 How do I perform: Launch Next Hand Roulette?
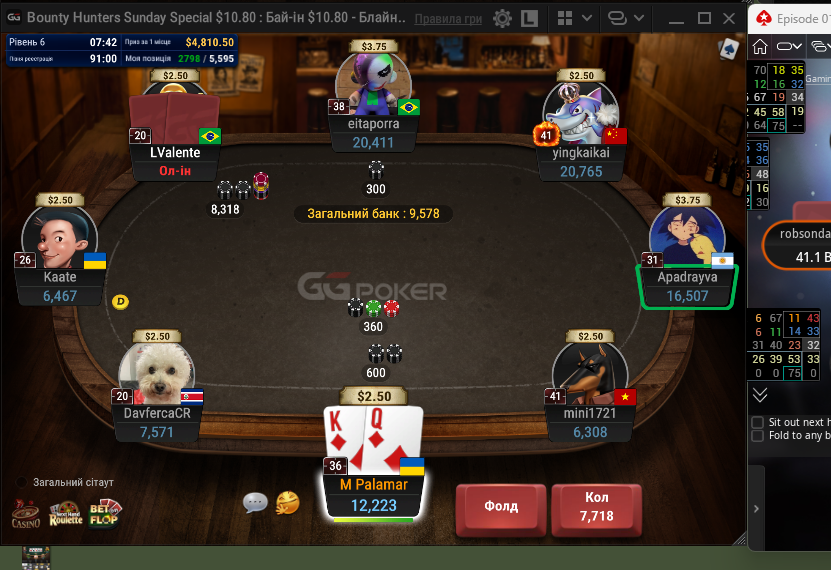[x=66, y=515]
